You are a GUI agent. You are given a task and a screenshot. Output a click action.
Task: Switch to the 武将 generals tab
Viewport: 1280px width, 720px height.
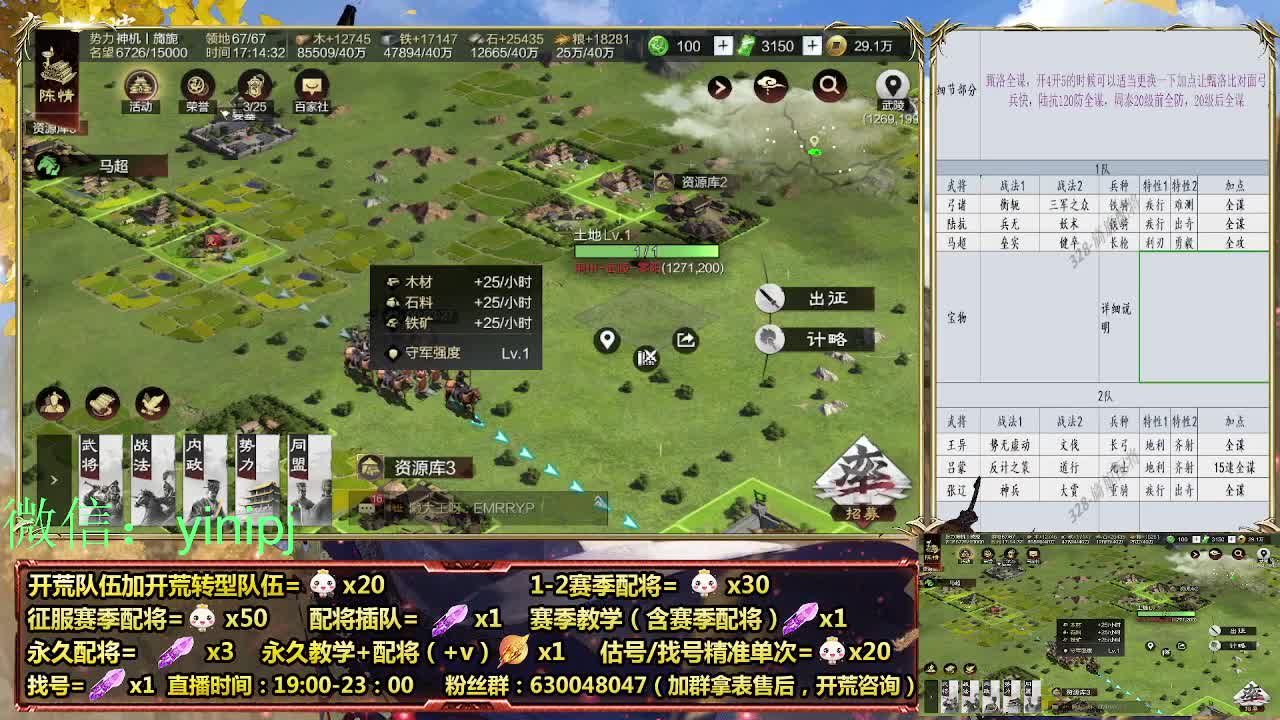pos(99,460)
